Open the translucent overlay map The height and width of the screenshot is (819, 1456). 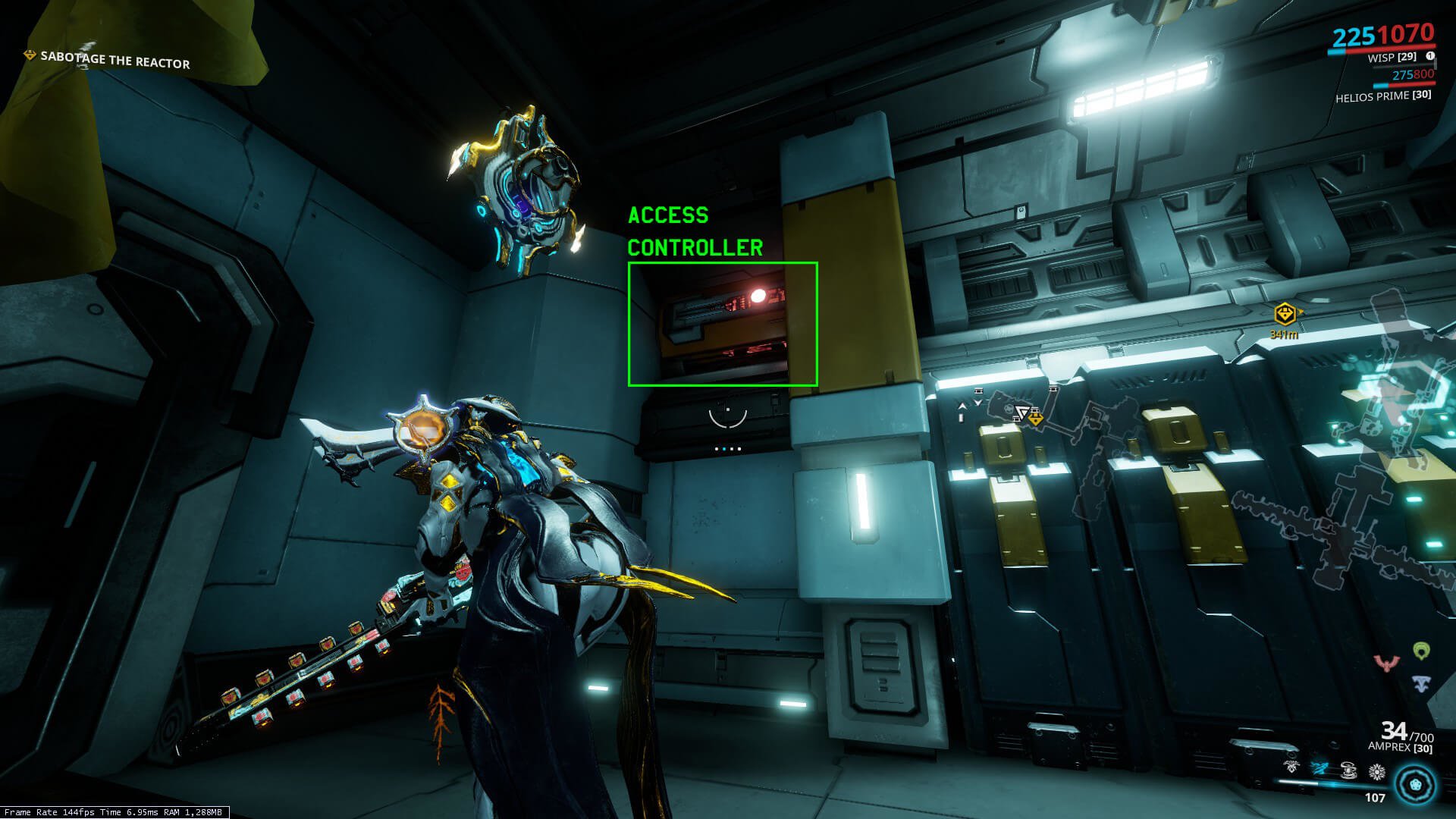pos(1213,470)
